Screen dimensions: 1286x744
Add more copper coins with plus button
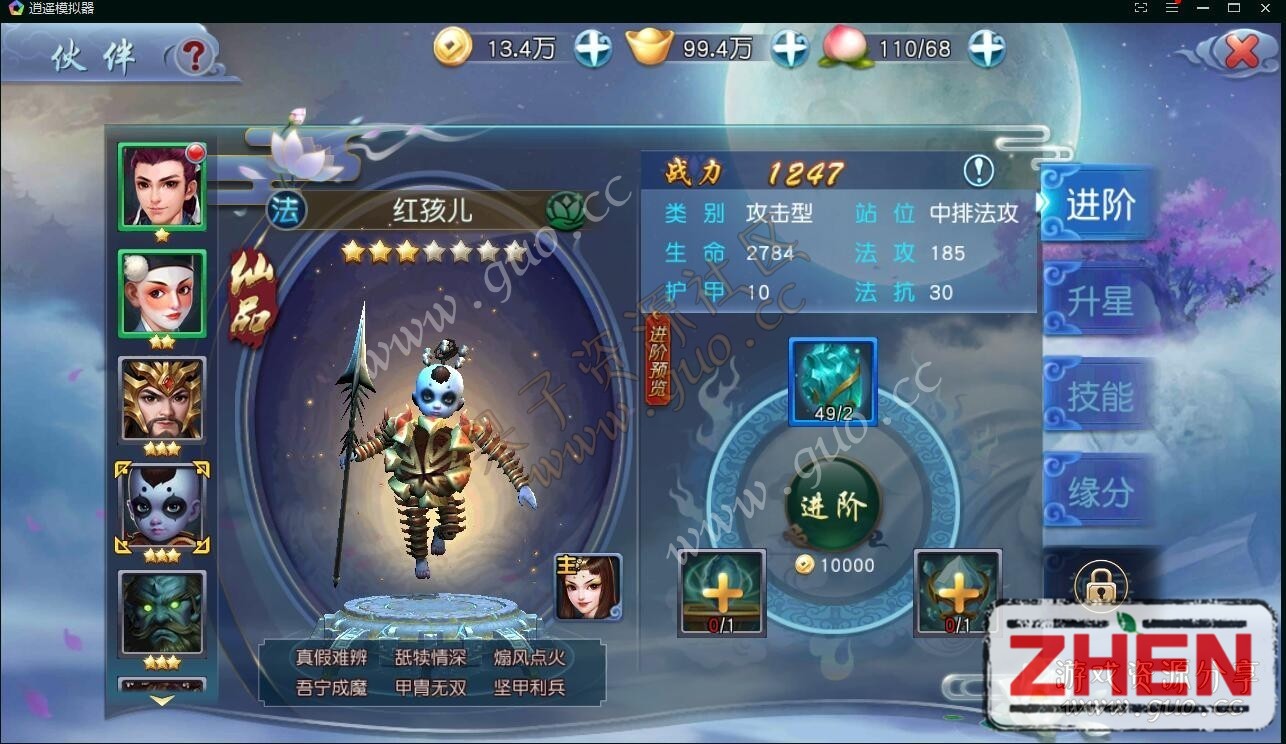pyautogui.click(x=592, y=48)
